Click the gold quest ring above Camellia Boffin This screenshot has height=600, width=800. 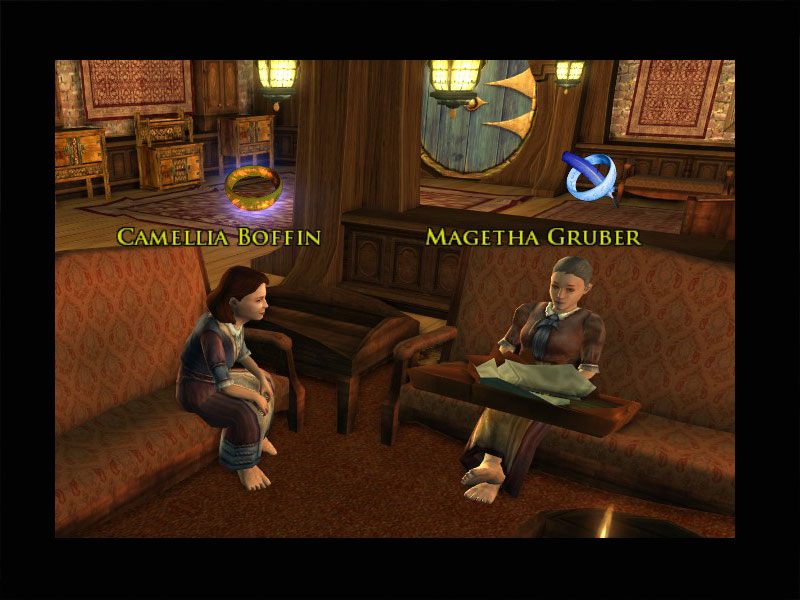[253, 186]
